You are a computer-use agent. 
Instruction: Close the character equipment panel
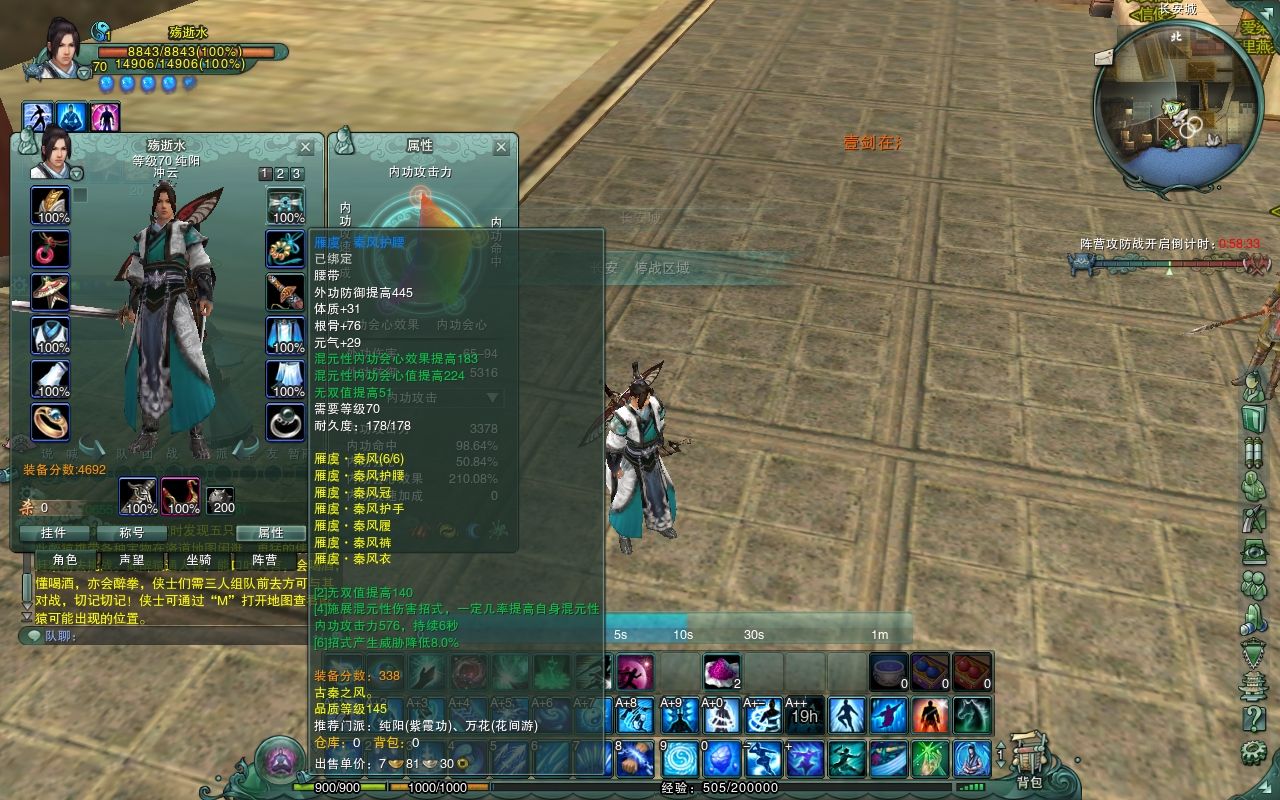[306, 147]
